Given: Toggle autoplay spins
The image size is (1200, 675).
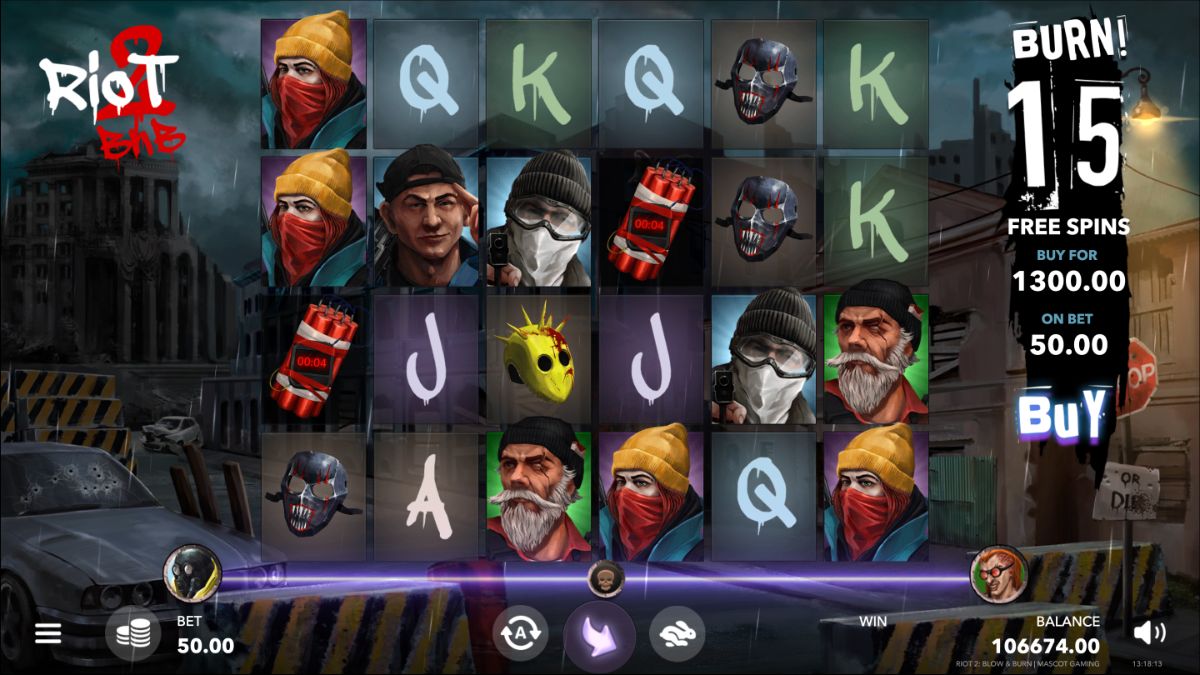Looking at the screenshot, I should (520, 633).
